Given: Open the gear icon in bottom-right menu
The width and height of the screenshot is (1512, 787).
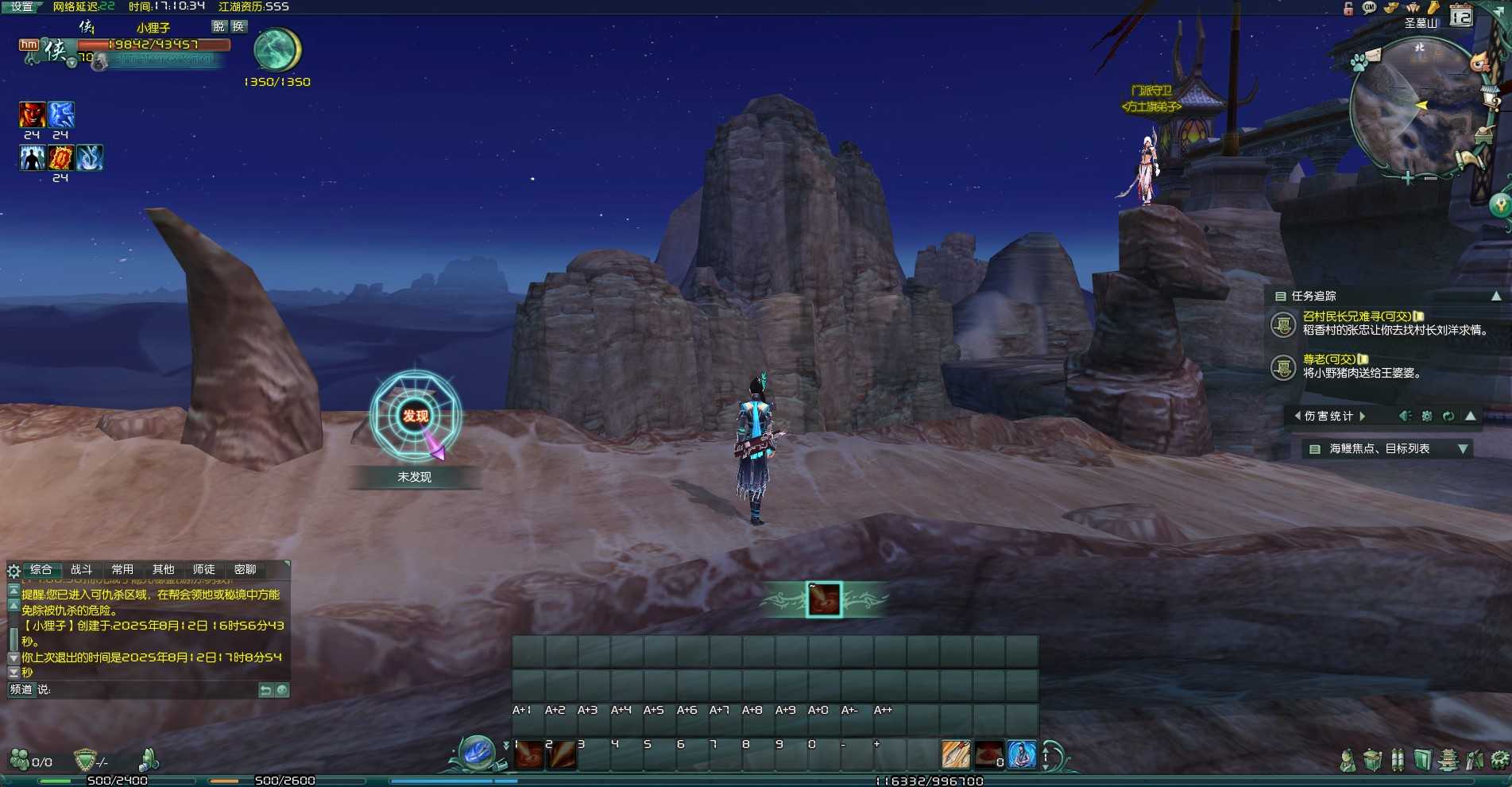Looking at the screenshot, I should [1500, 760].
